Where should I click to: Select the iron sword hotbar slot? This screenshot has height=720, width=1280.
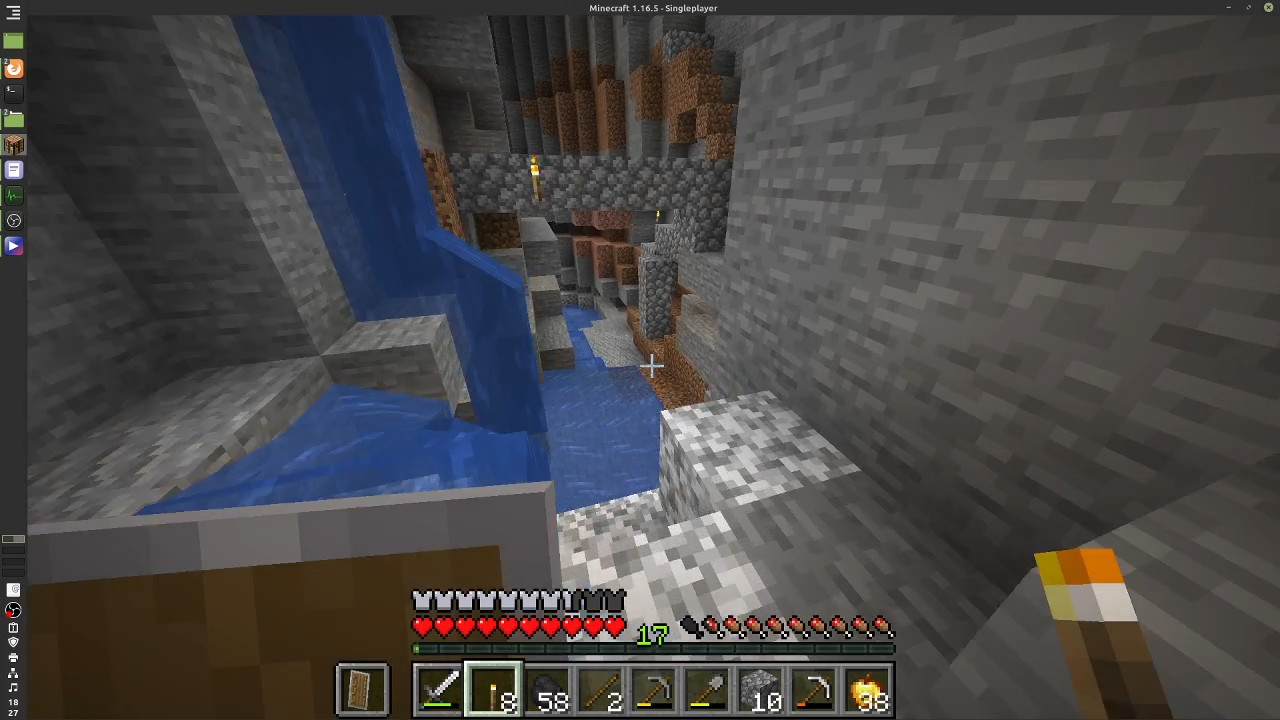(x=439, y=689)
